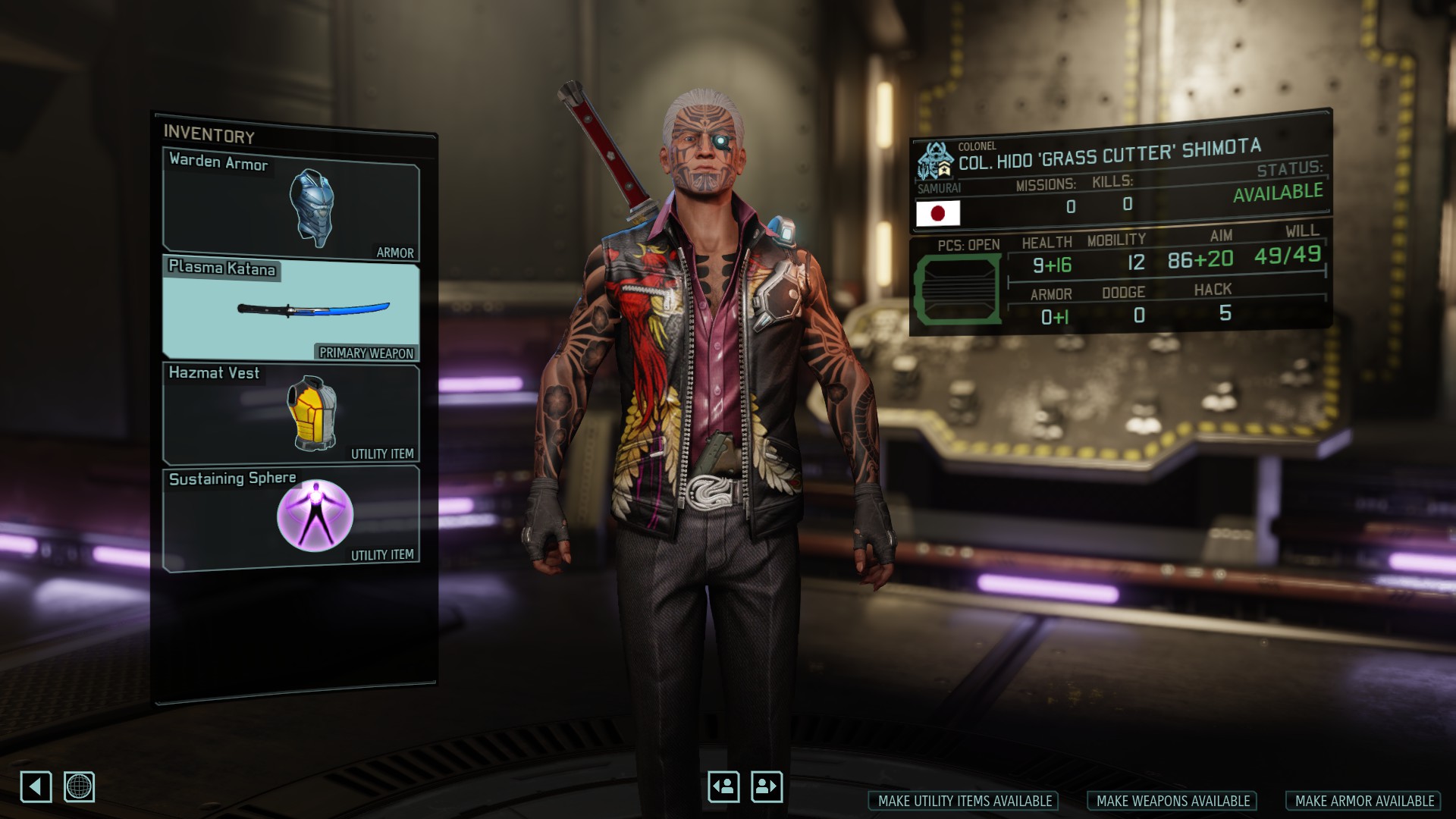Click the back arrow button
Screen dimensions: 1456x819
[36, 786]
